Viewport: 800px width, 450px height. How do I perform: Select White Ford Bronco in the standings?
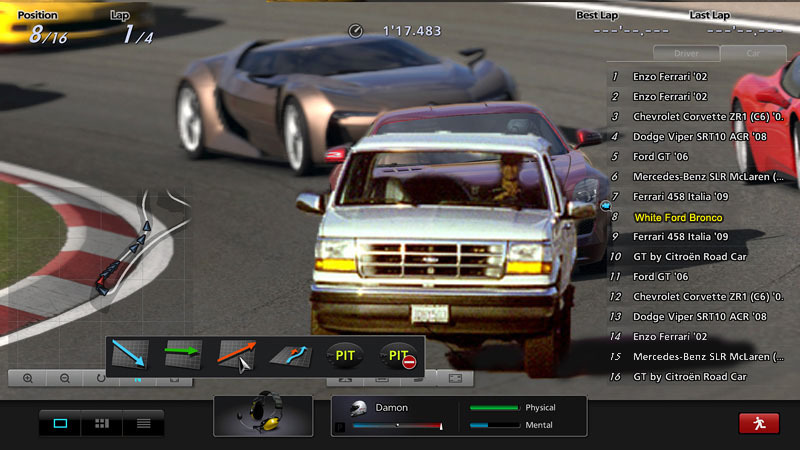pyautogui.click(x=678, y=217)
